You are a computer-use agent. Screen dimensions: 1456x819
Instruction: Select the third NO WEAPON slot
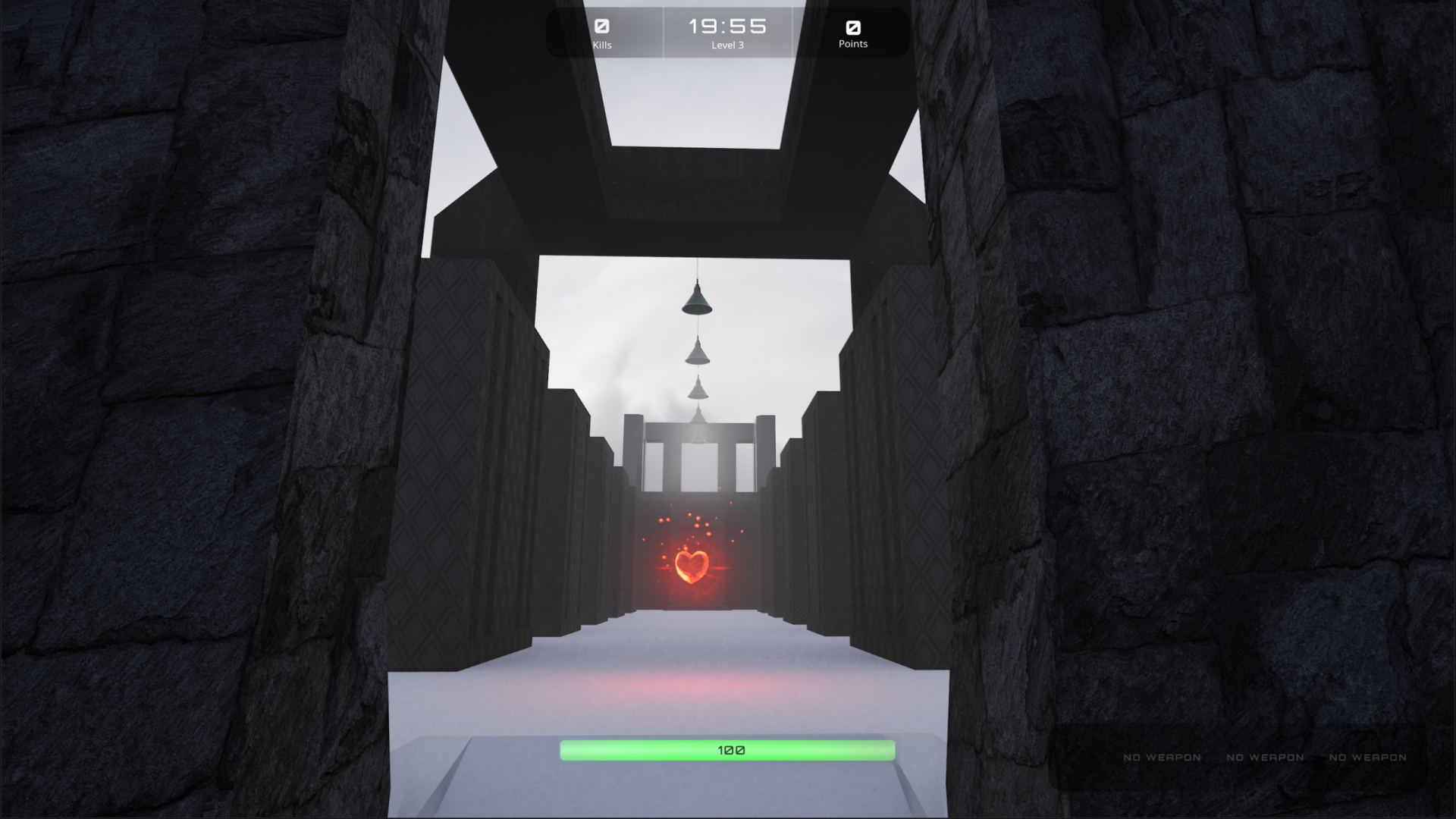[1369, 757]
